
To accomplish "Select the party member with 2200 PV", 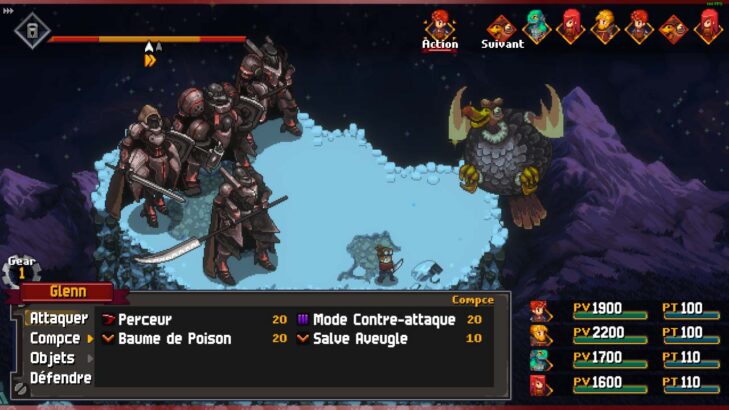I will tap(540, 334).
